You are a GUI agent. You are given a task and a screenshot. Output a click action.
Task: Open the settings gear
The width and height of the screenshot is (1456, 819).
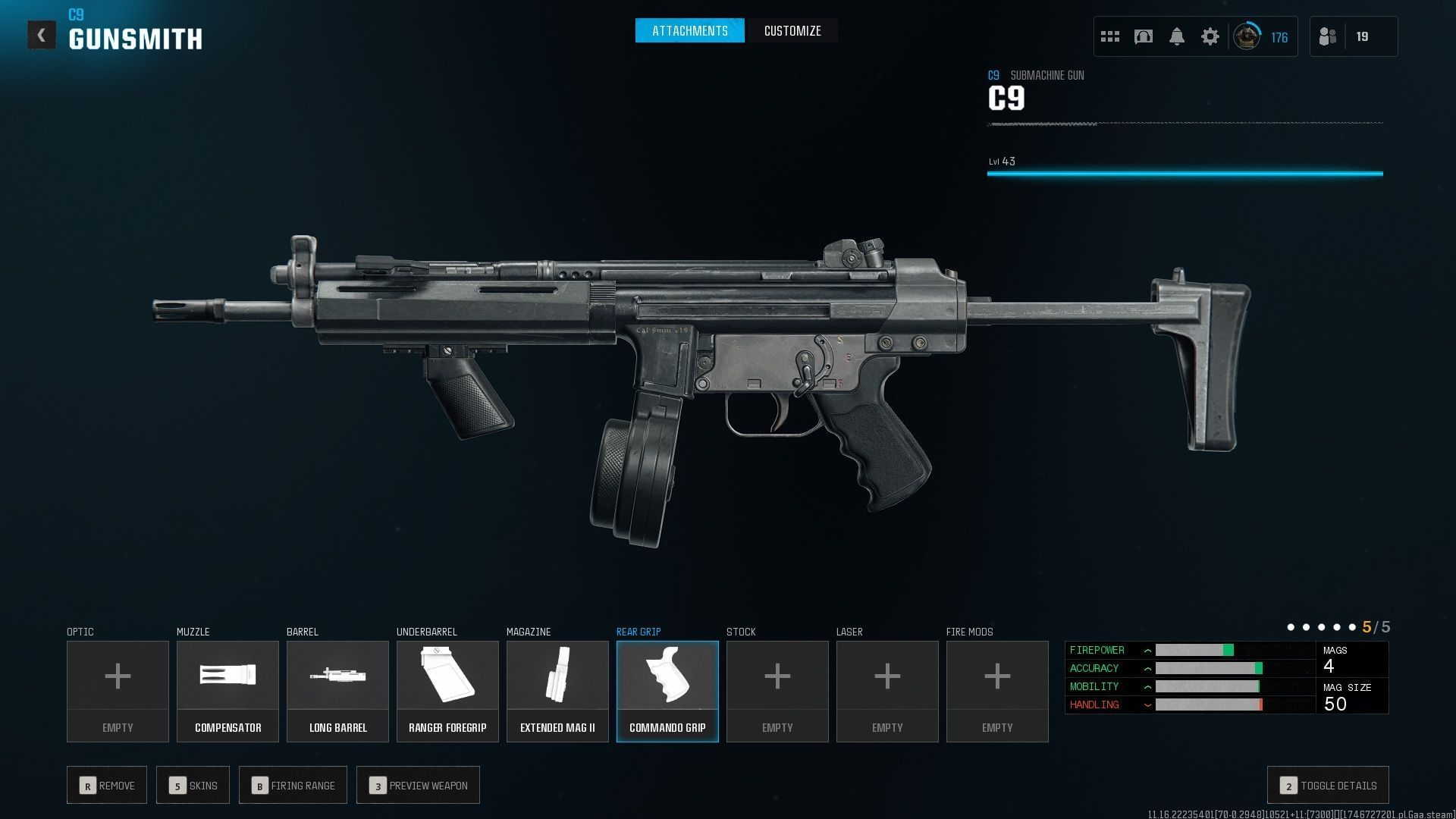pyautogui.click(x=1210, y=36)
